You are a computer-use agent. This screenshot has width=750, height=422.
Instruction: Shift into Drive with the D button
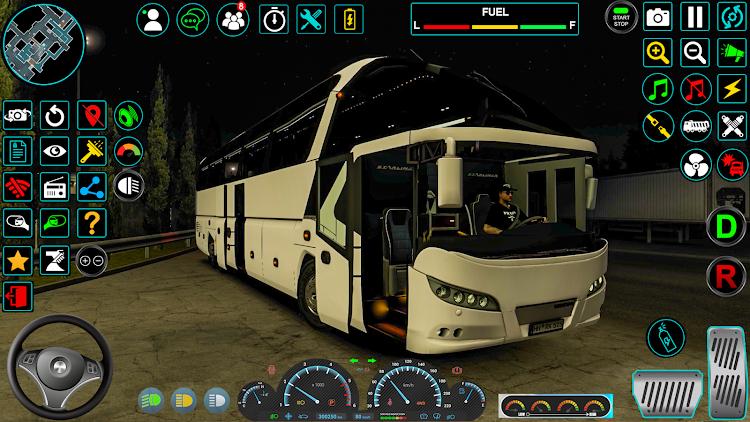point(726,226)
